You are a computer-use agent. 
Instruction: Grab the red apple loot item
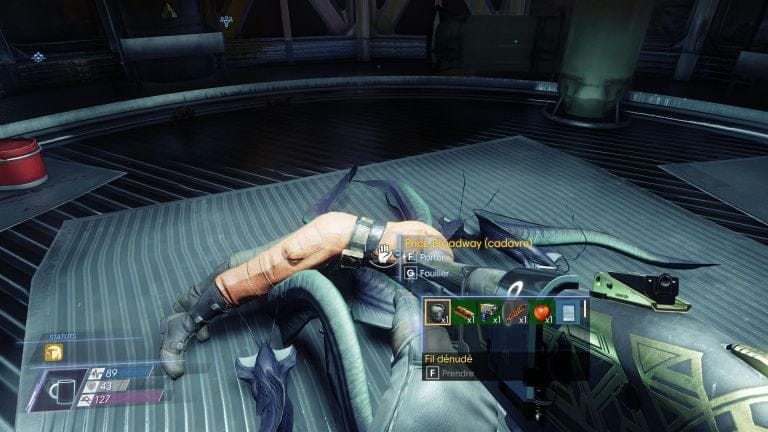(x=543, y=313)
